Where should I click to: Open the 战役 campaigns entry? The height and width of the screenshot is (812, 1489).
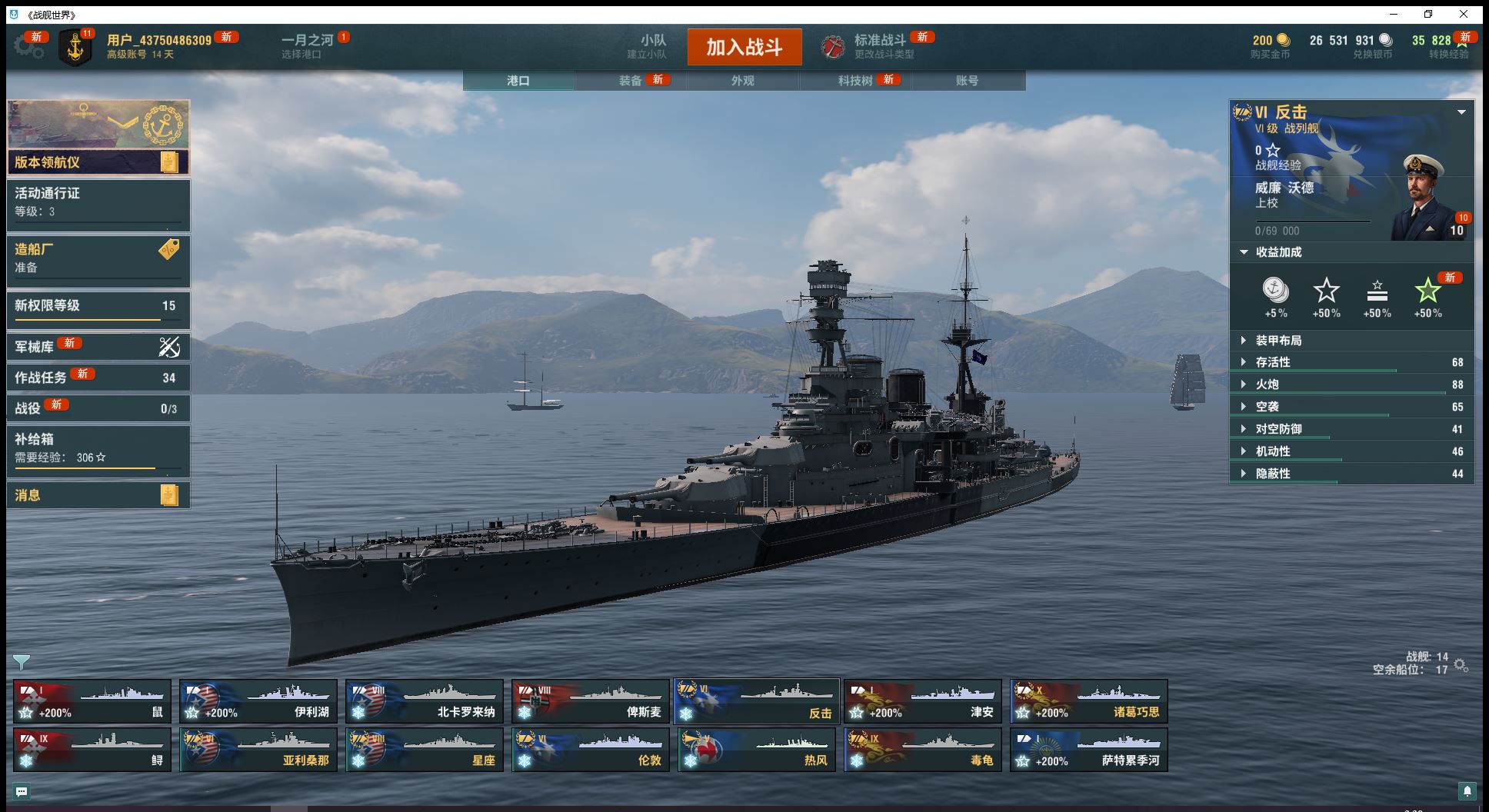[98, 408]
